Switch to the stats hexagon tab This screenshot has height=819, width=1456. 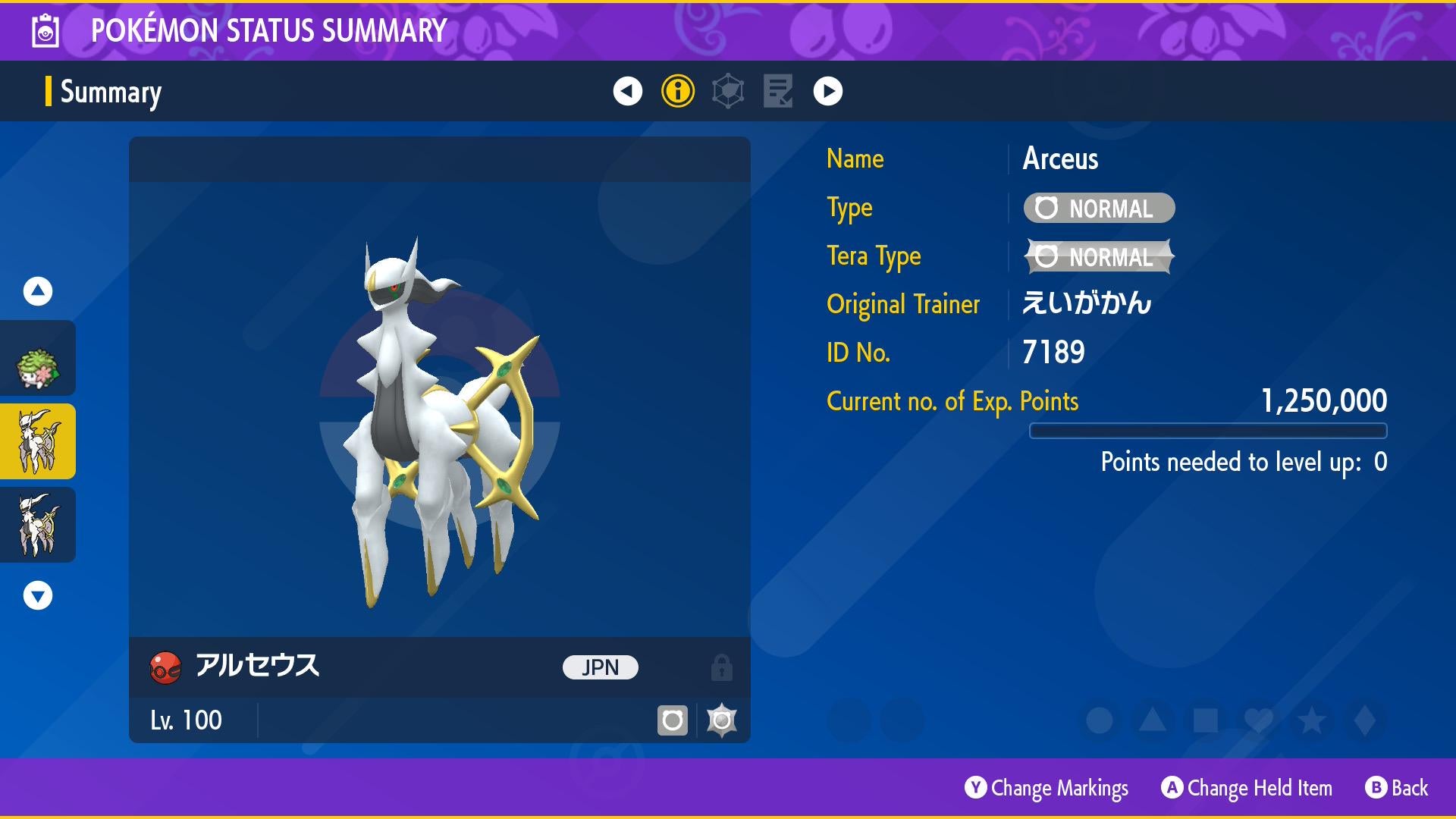[728, 91]
